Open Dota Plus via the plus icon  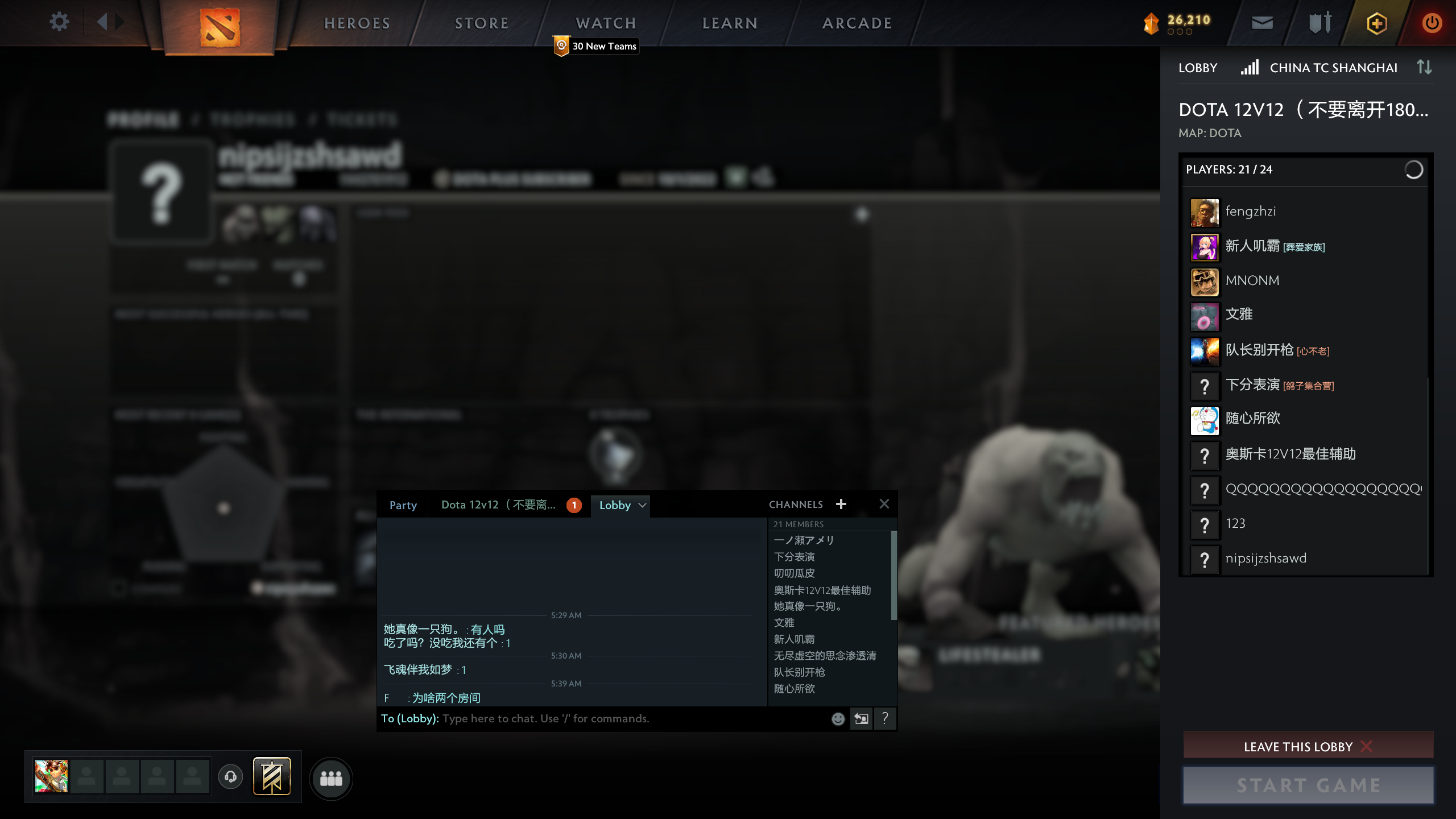(1377, 23)
